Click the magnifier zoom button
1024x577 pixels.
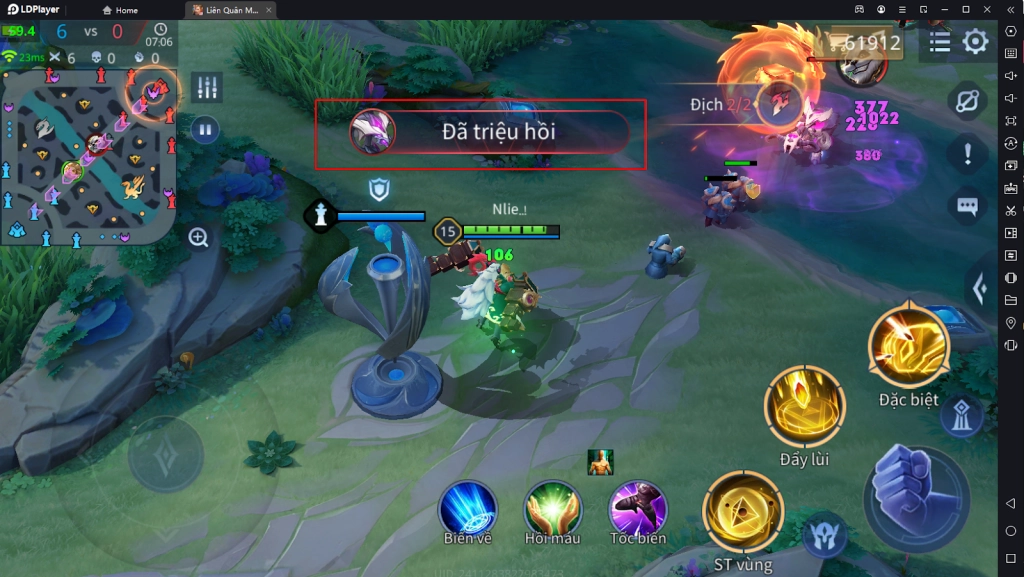[198, 238]
